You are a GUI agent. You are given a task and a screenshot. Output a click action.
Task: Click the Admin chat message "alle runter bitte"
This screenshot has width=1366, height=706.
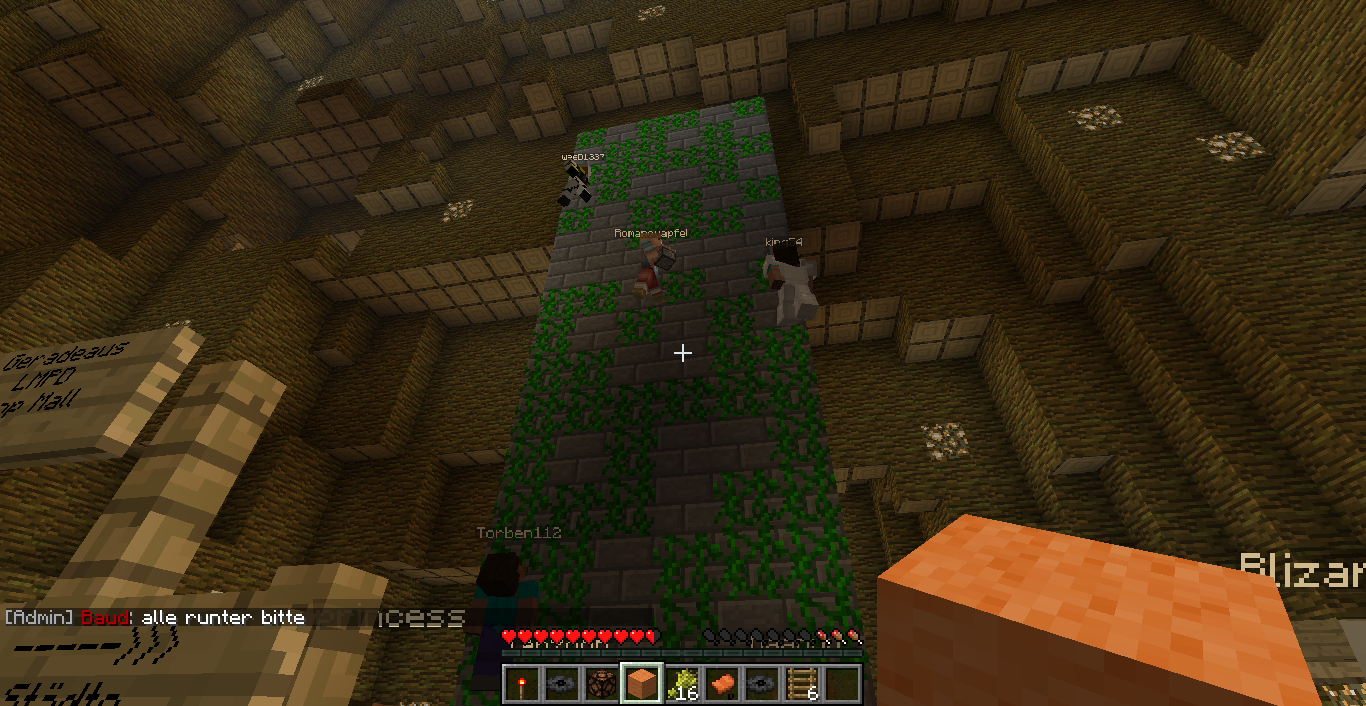223,618
